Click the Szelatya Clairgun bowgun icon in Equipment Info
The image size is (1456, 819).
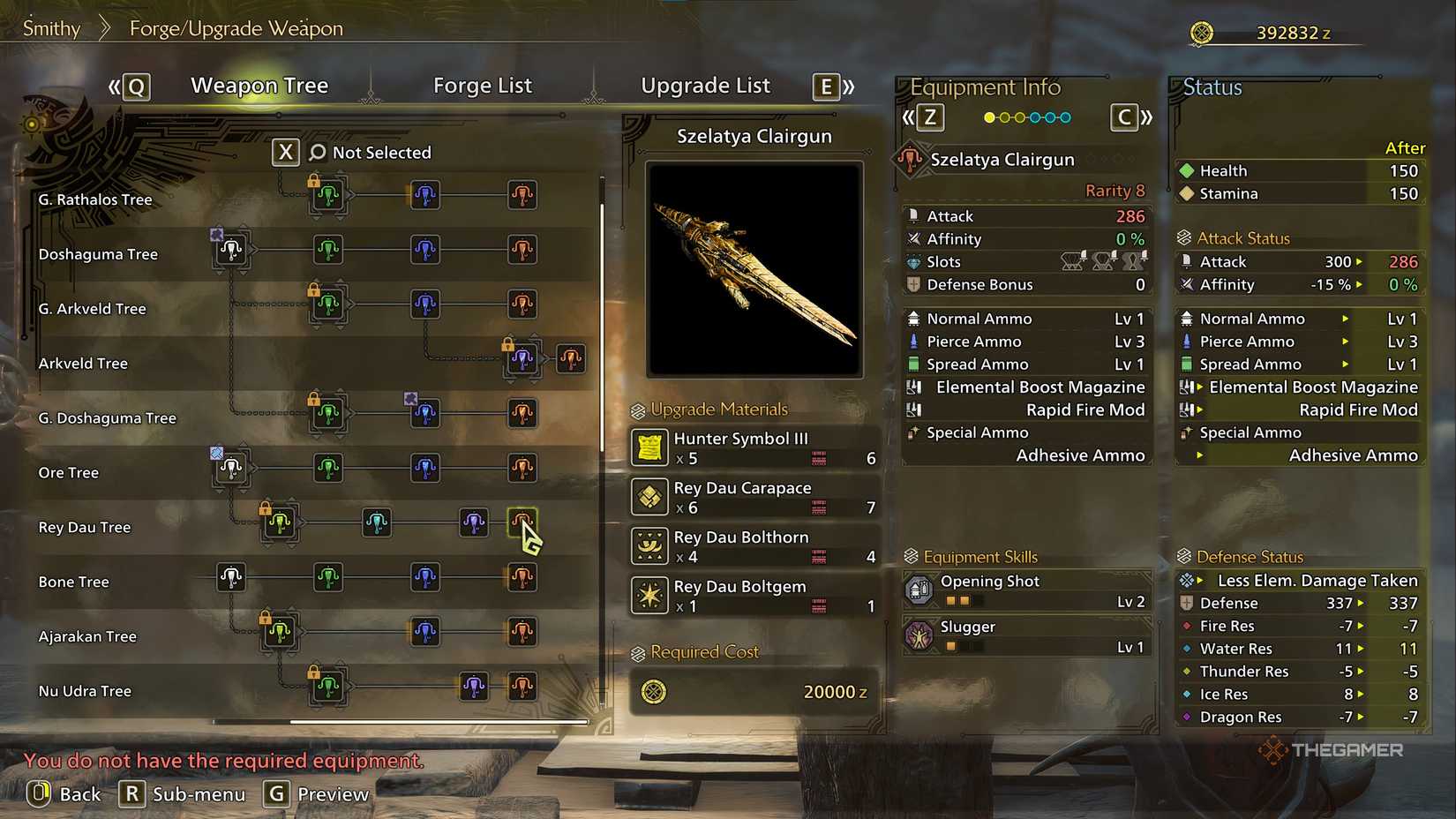tap(913, 161)
